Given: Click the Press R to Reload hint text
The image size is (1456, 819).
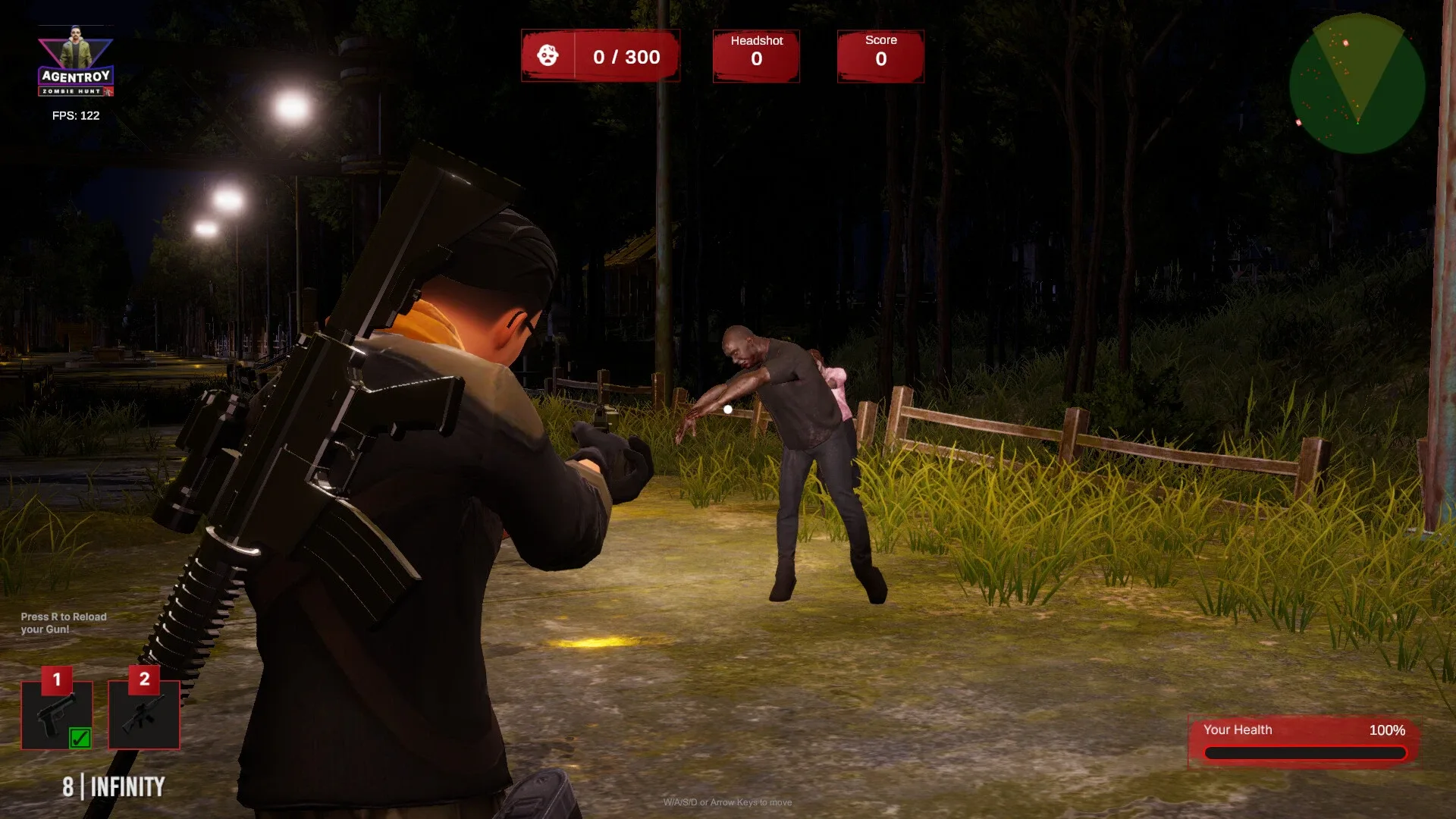Looking at the screenshot, I should click(x=63, y=623).
